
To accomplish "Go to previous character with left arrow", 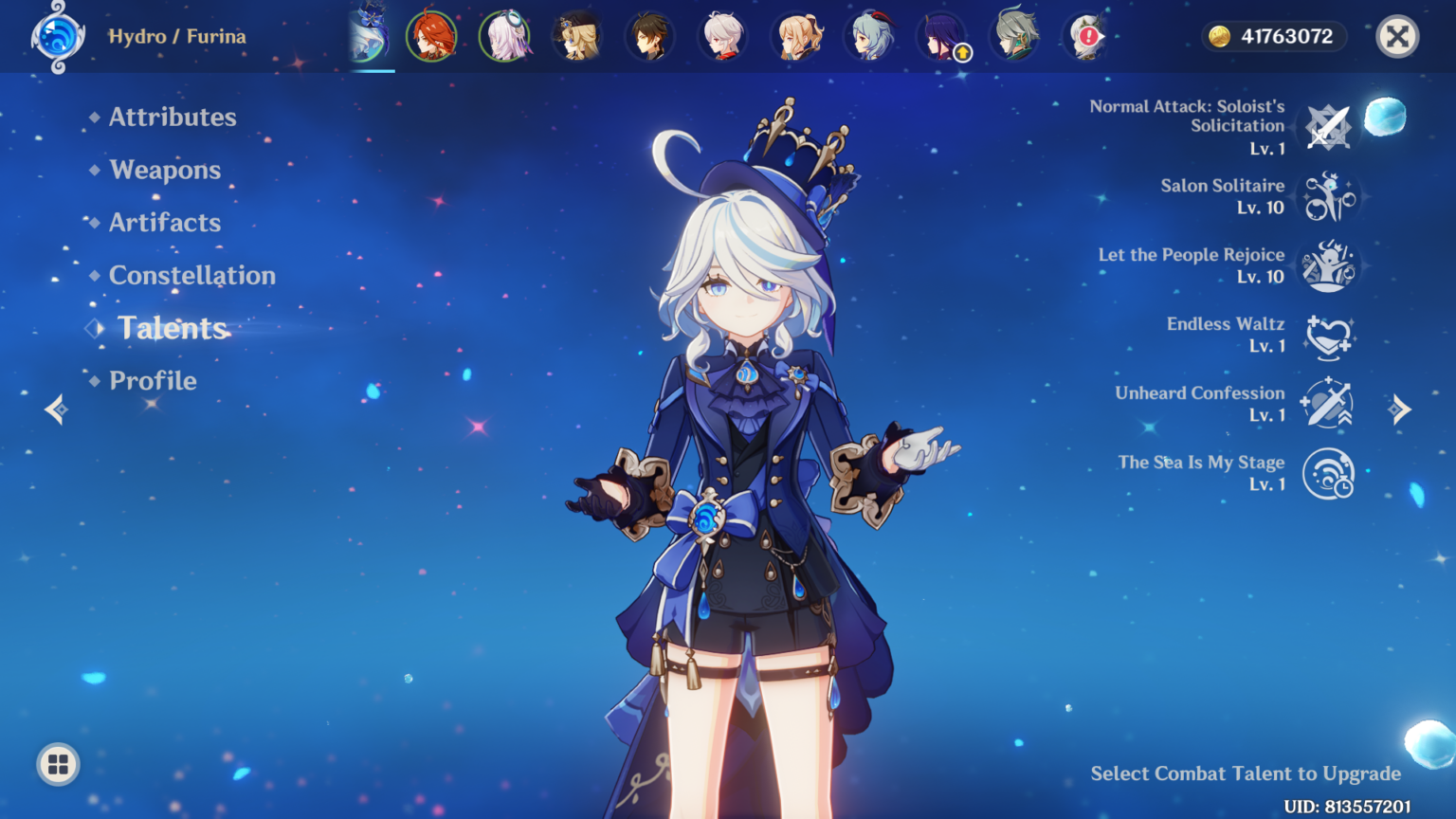I will pos(55,408).
